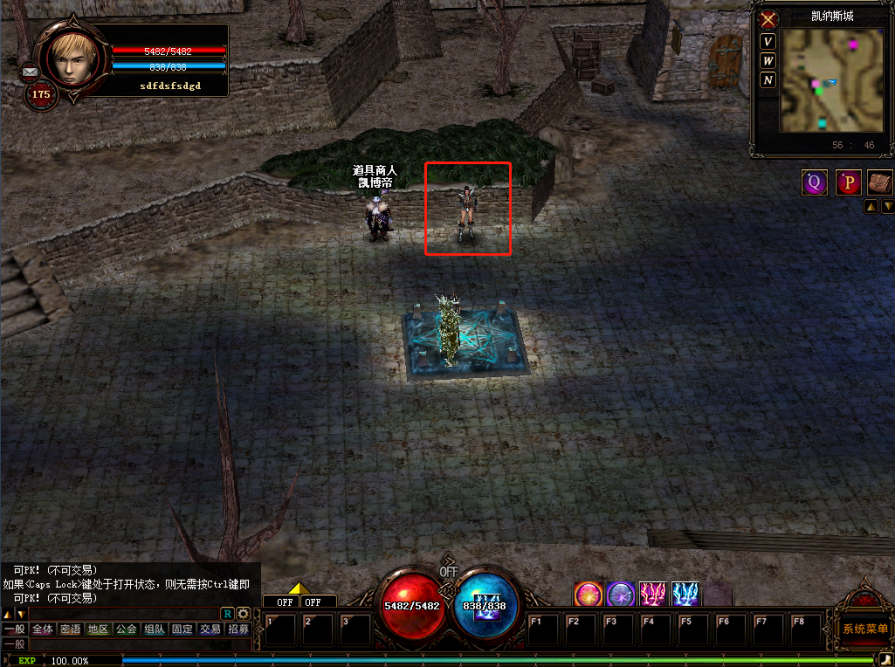Switch to the 交易 trade chat tab
The width and height of the screenshot is (895, 667).
click(x=210, y=630)
